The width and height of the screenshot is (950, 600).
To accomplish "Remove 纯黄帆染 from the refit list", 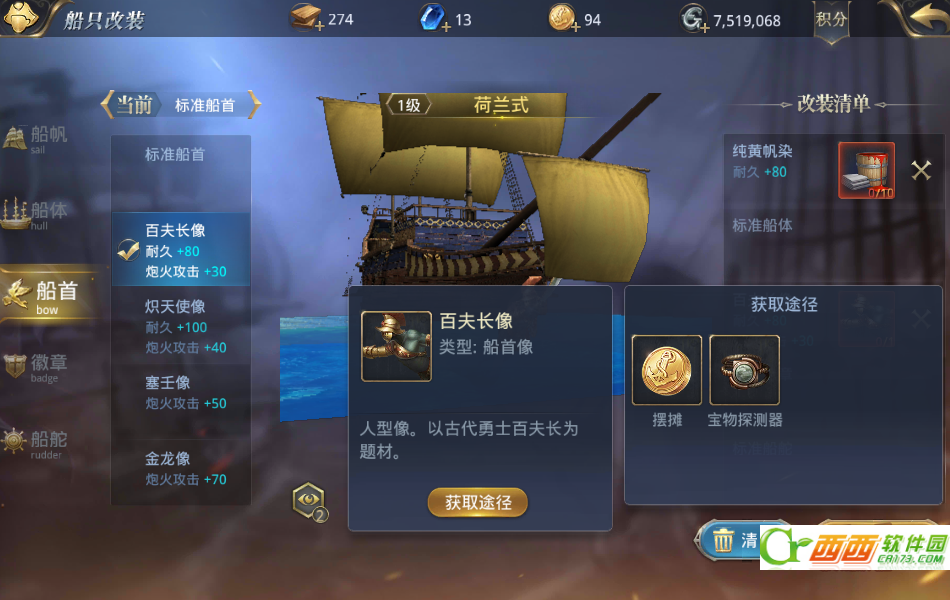I will point(921,170).
